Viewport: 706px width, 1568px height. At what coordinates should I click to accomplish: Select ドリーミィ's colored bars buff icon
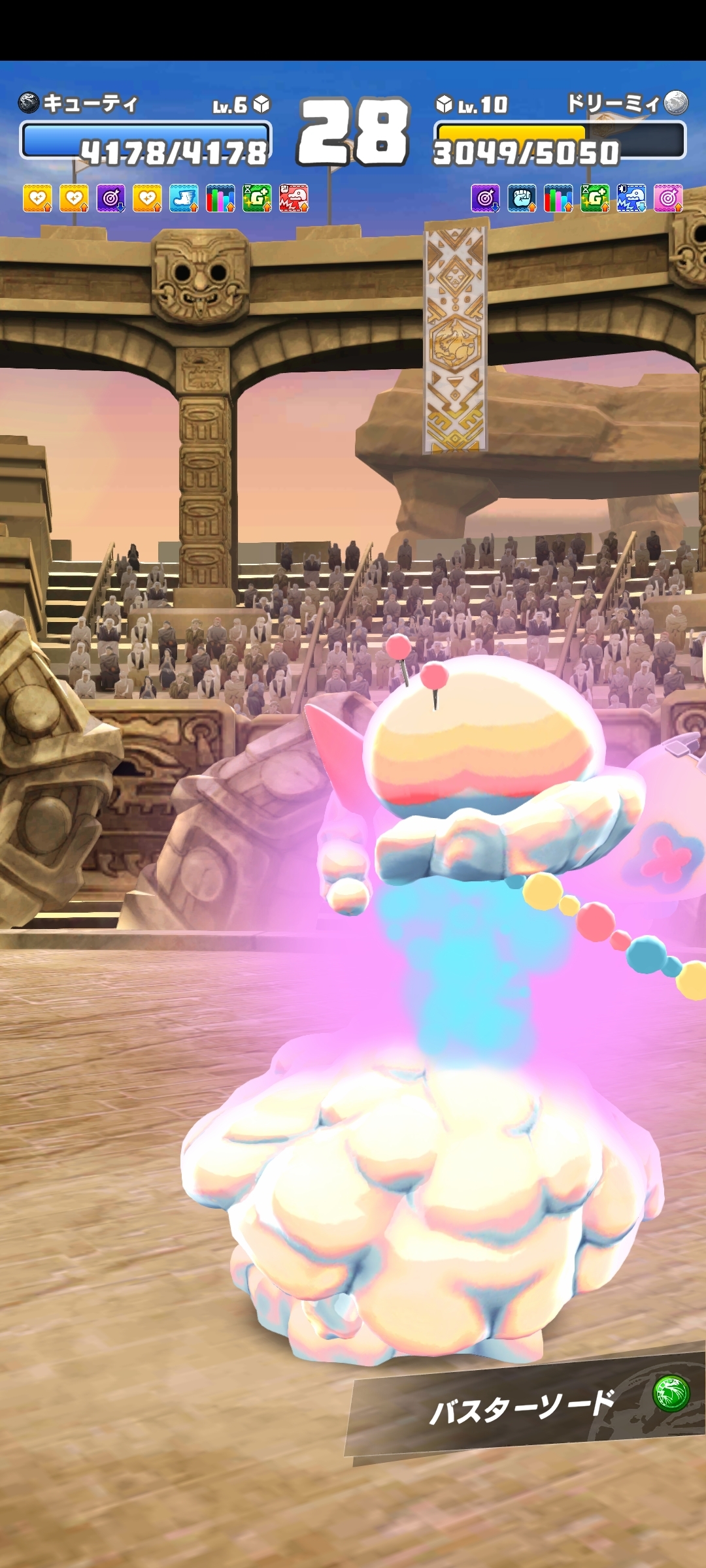coord(558,198)
